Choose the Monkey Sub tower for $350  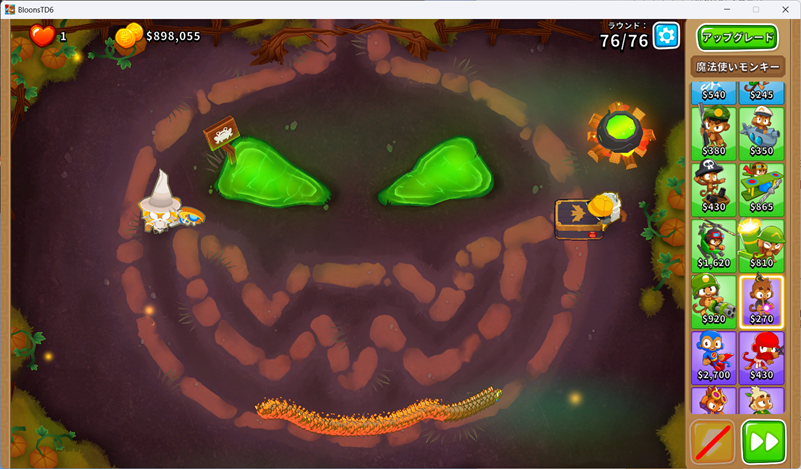[x=761, y=131]
